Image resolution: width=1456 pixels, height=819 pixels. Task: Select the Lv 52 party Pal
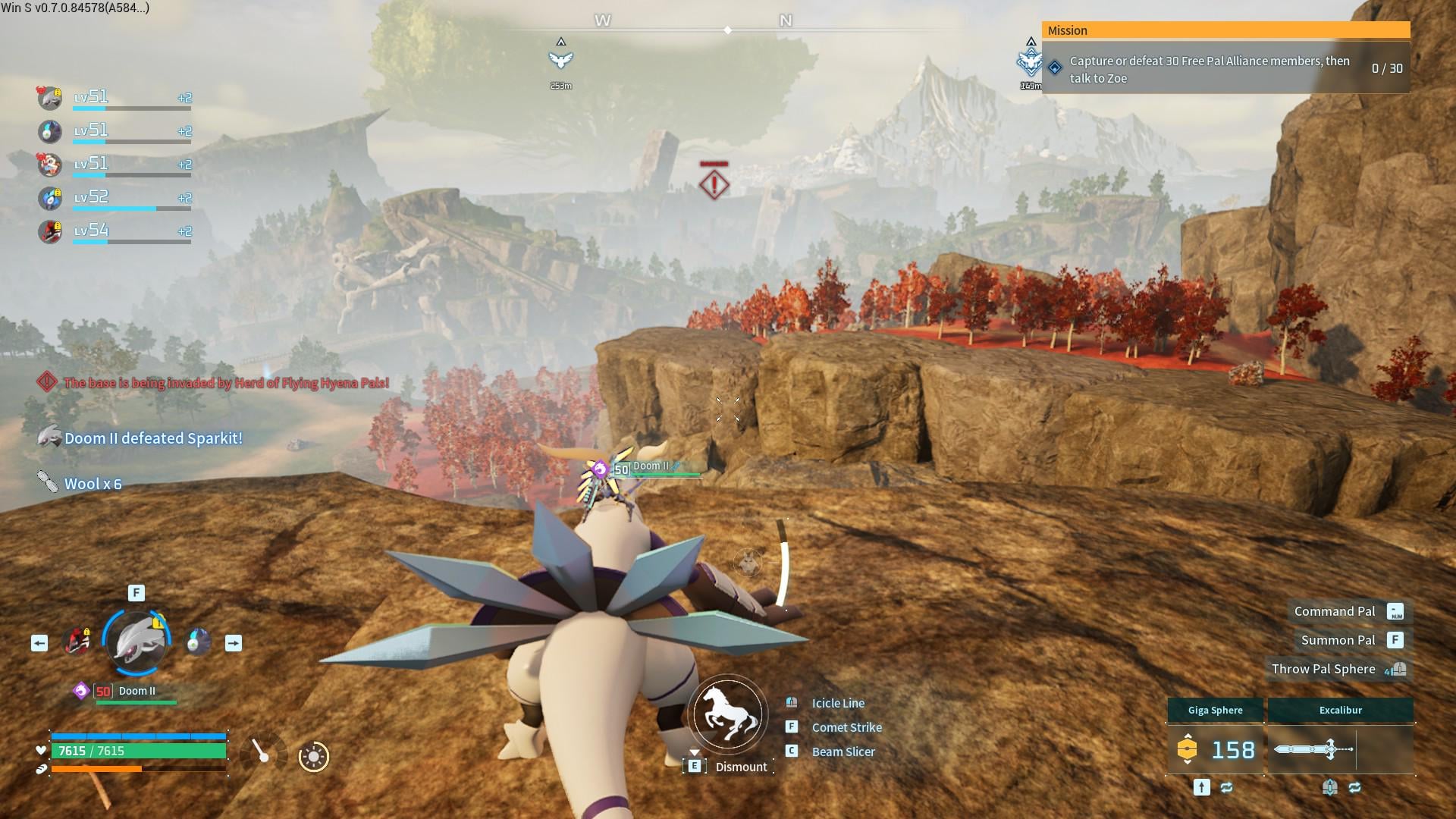coord(50,199)
